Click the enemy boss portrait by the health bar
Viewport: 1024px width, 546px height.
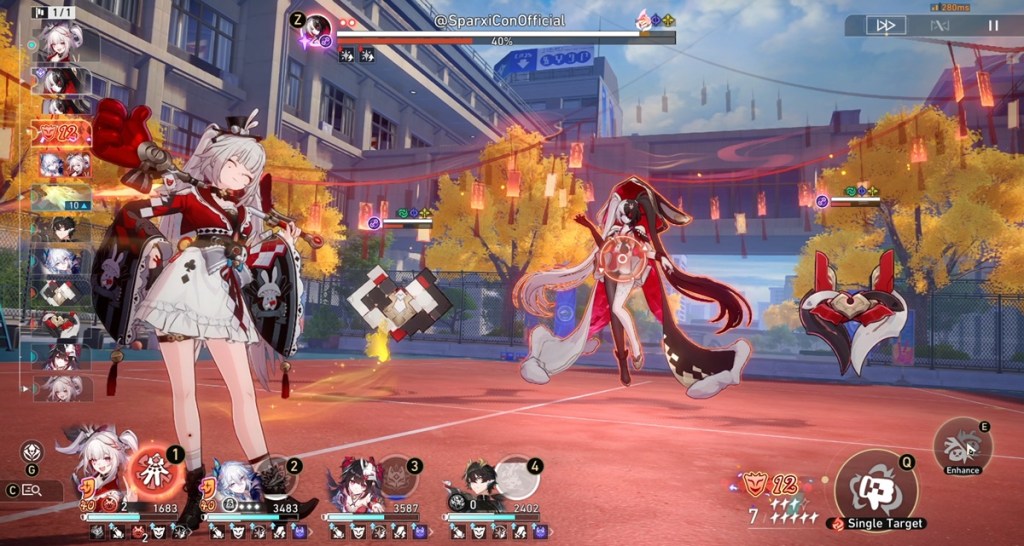click(x=318, y=28)
